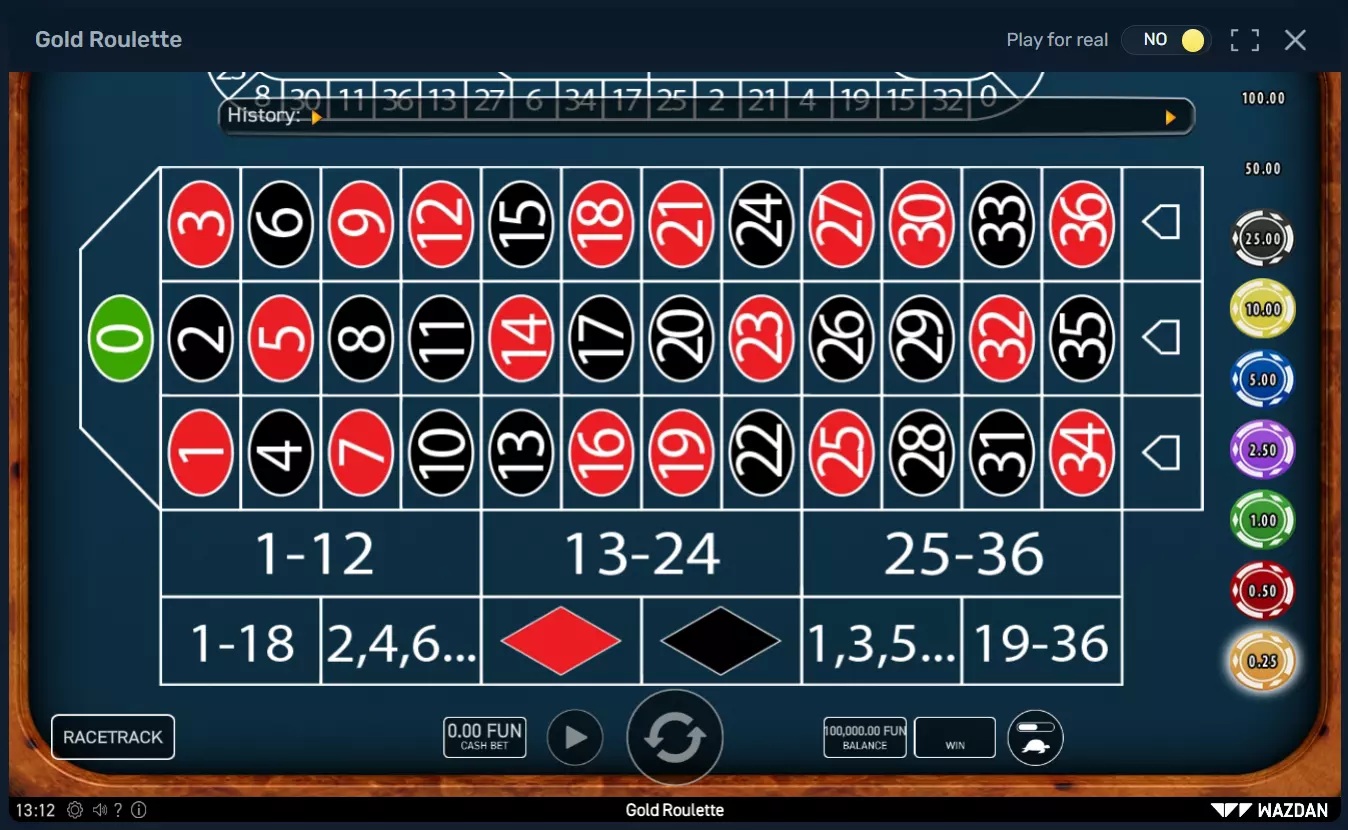Click the Gold Roulette title

(108, 39)
